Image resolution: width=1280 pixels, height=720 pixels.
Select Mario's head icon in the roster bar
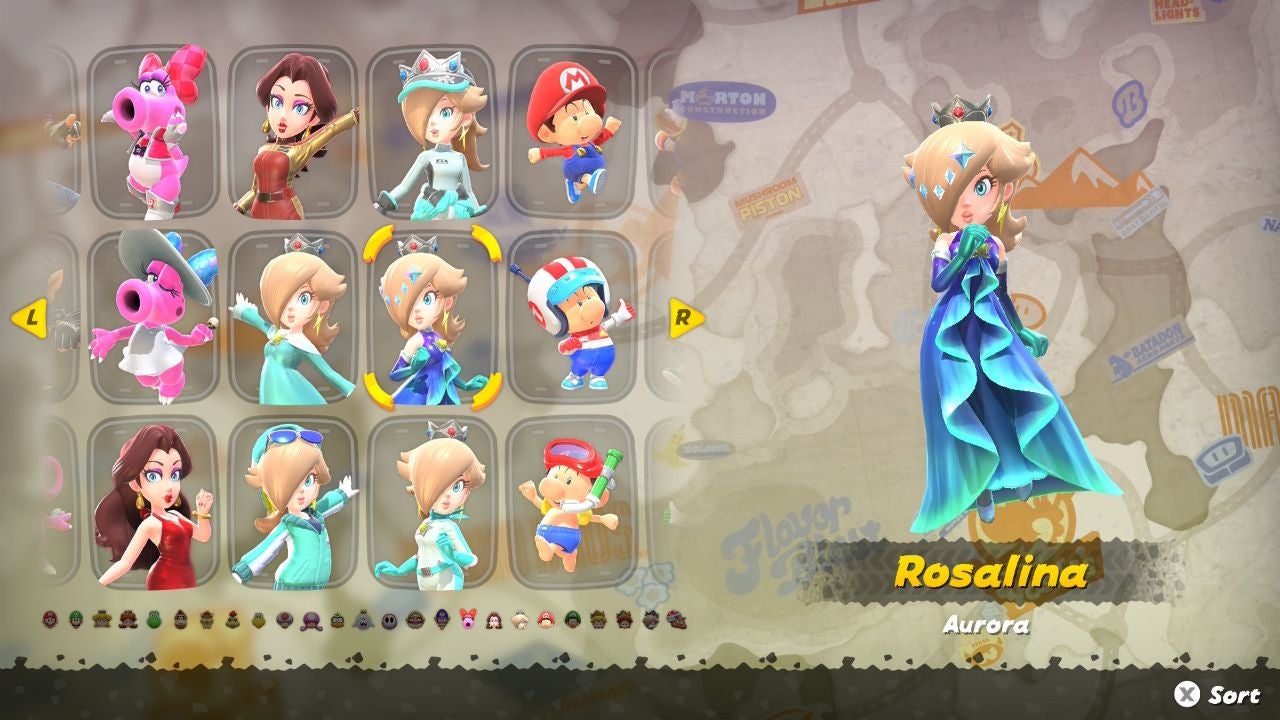[50, 622]
